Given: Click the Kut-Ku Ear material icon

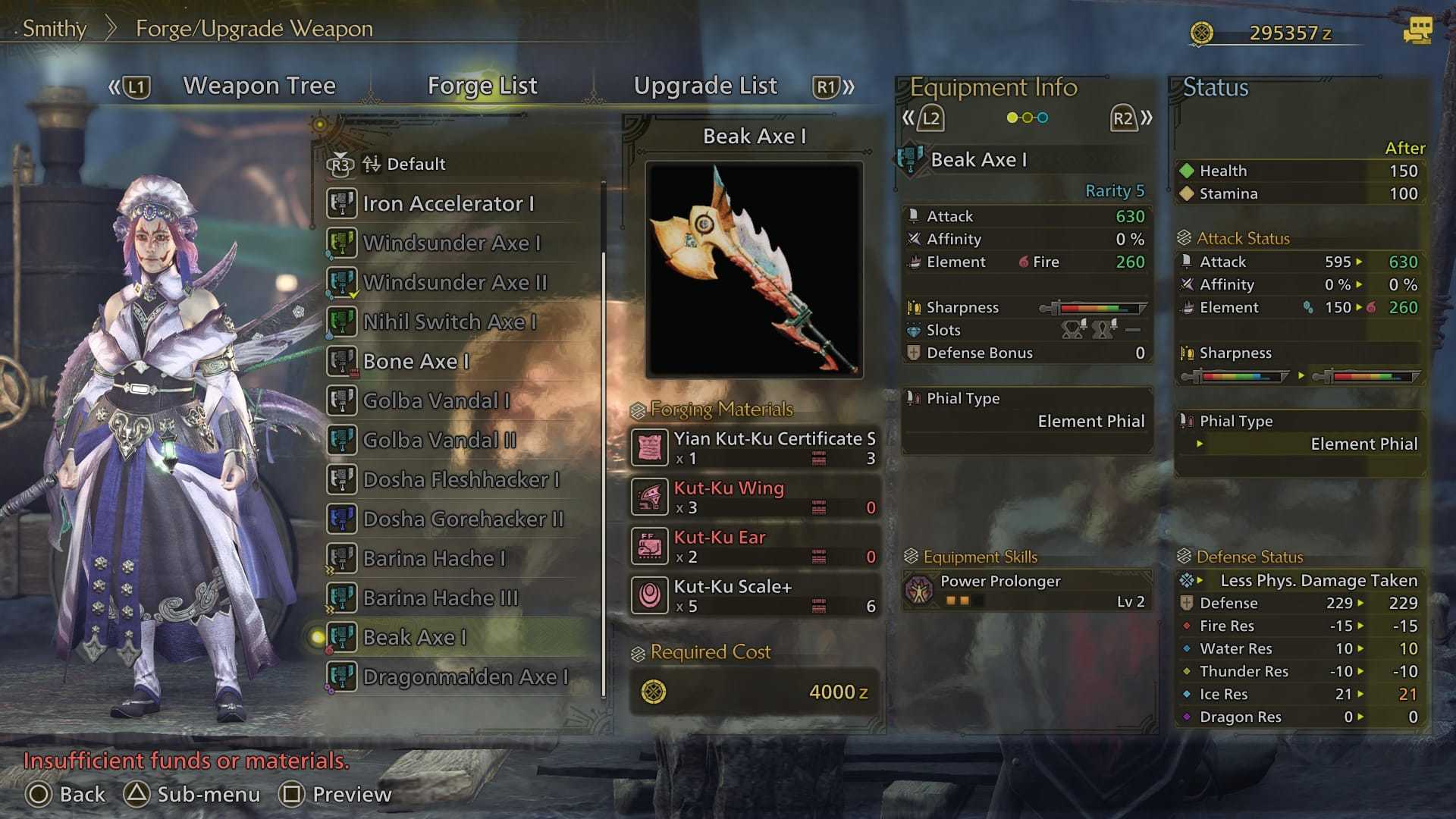Looking at the screenshot, I should pyautogui.click(x=651, y=547).
